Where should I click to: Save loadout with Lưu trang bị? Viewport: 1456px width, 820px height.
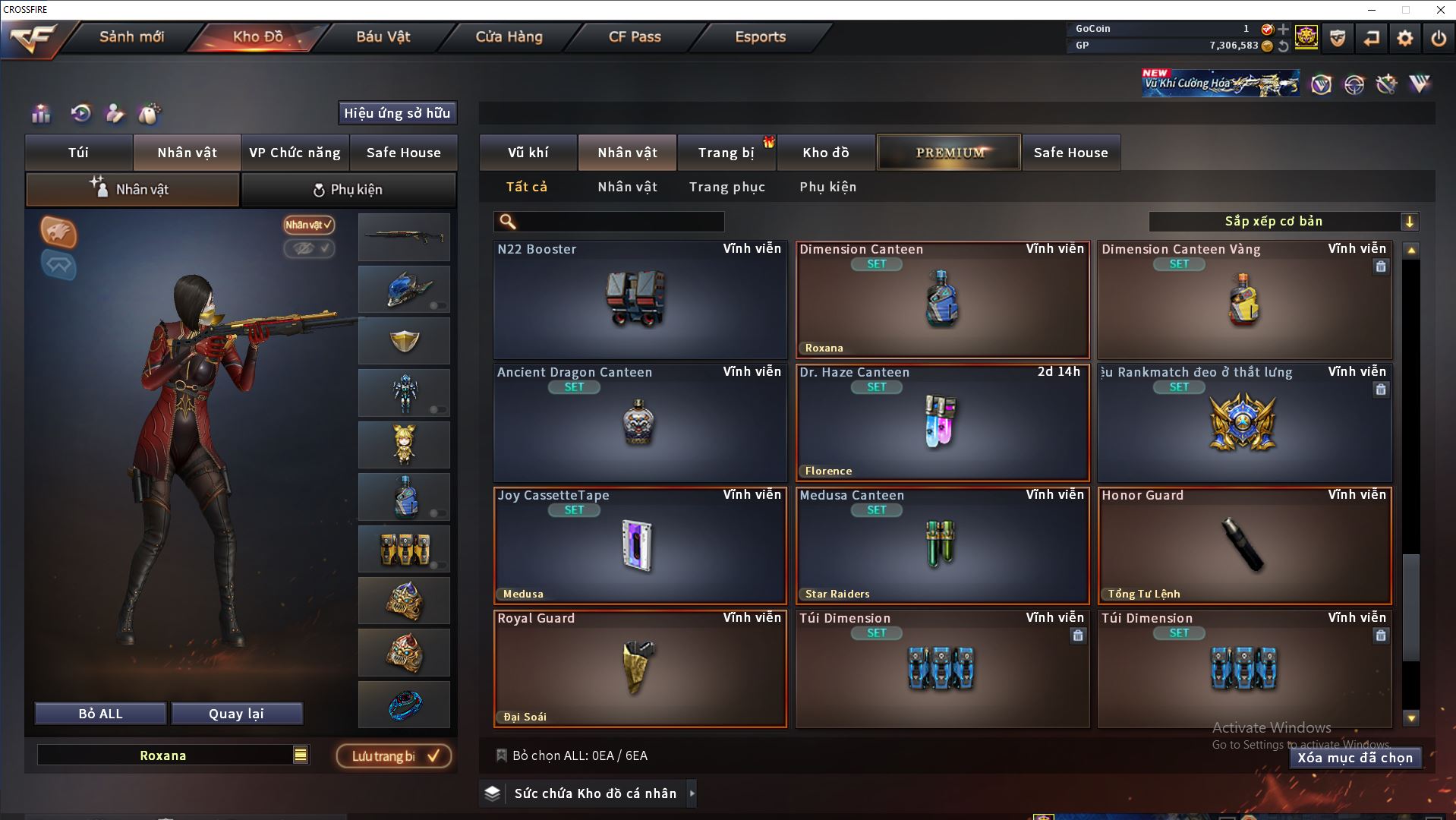394,756
